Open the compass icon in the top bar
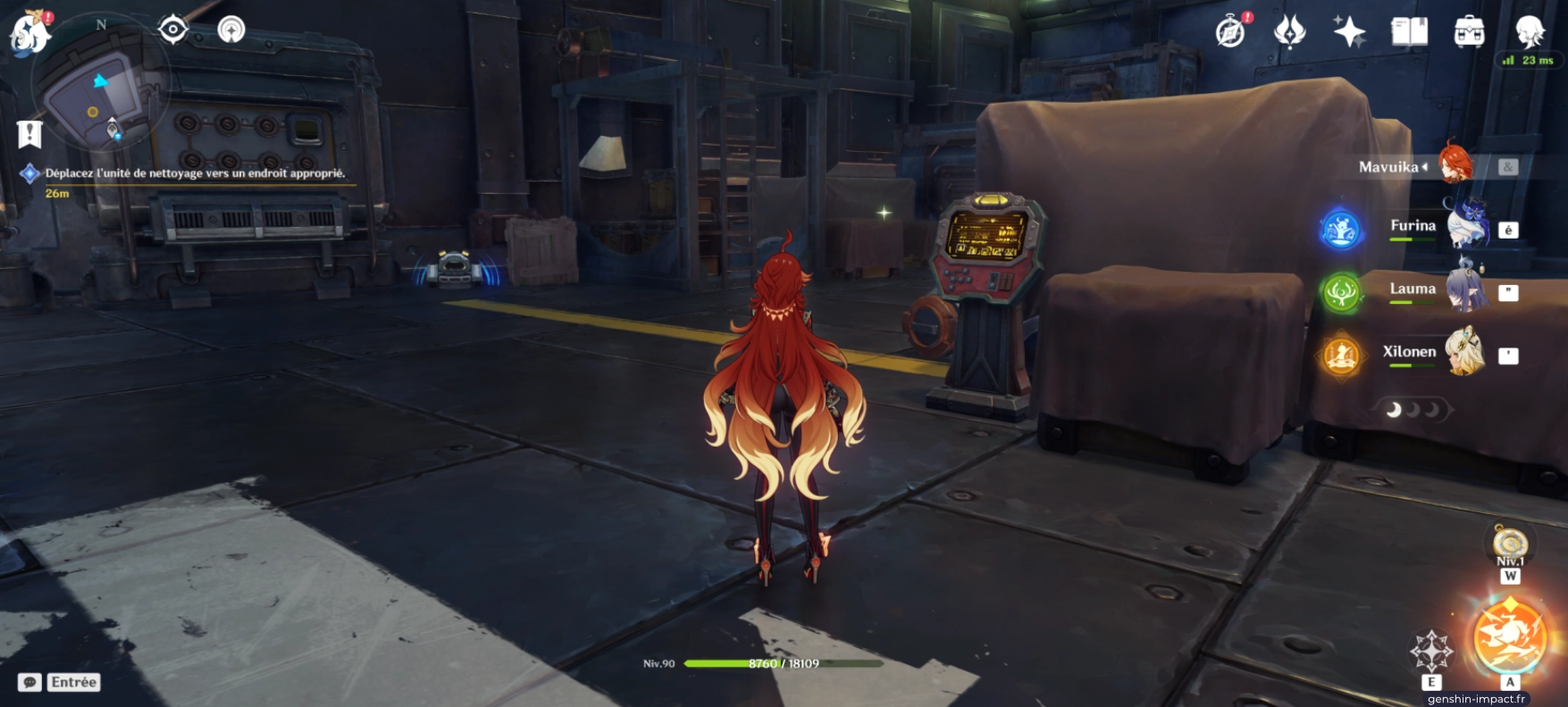Viewport: 1568px width, 707px height. (x=1230, y=32)
